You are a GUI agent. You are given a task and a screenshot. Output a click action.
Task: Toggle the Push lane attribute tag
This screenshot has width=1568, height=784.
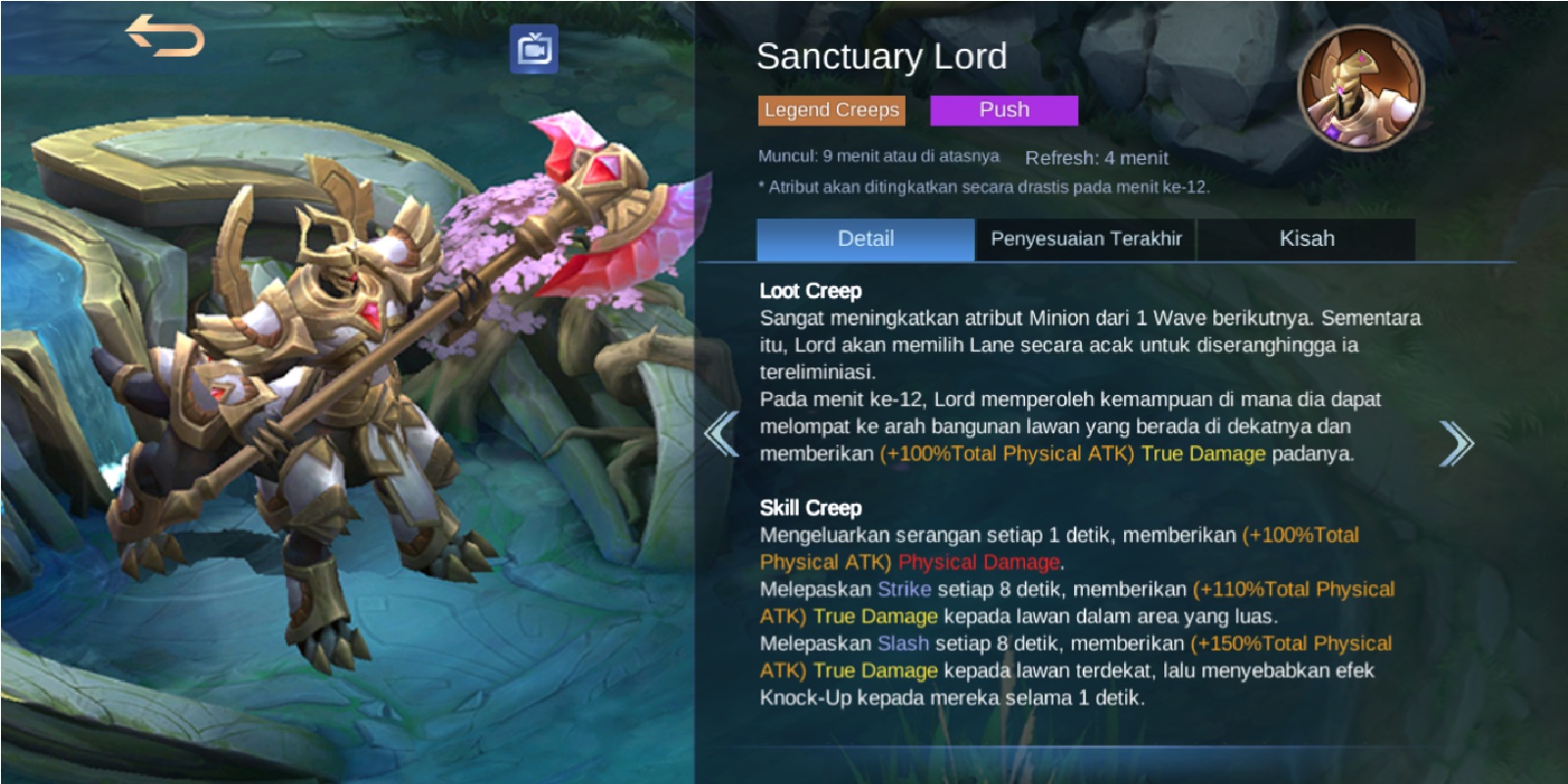(x=1003, y=109)
